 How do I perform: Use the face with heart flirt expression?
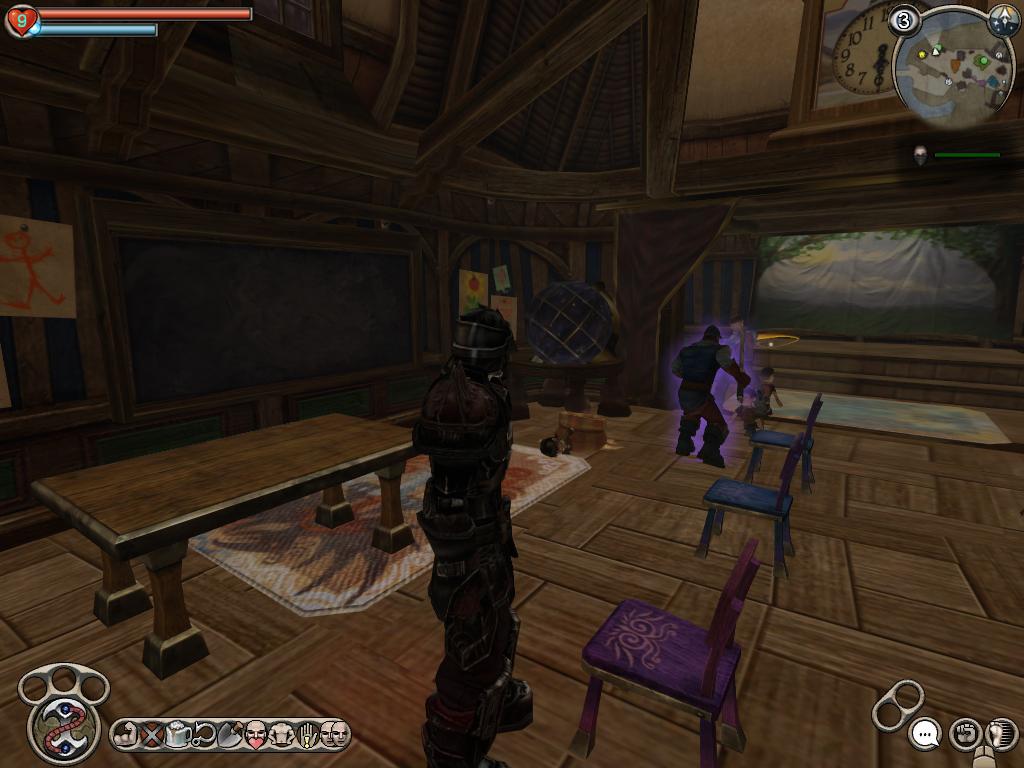click(256, 736)
